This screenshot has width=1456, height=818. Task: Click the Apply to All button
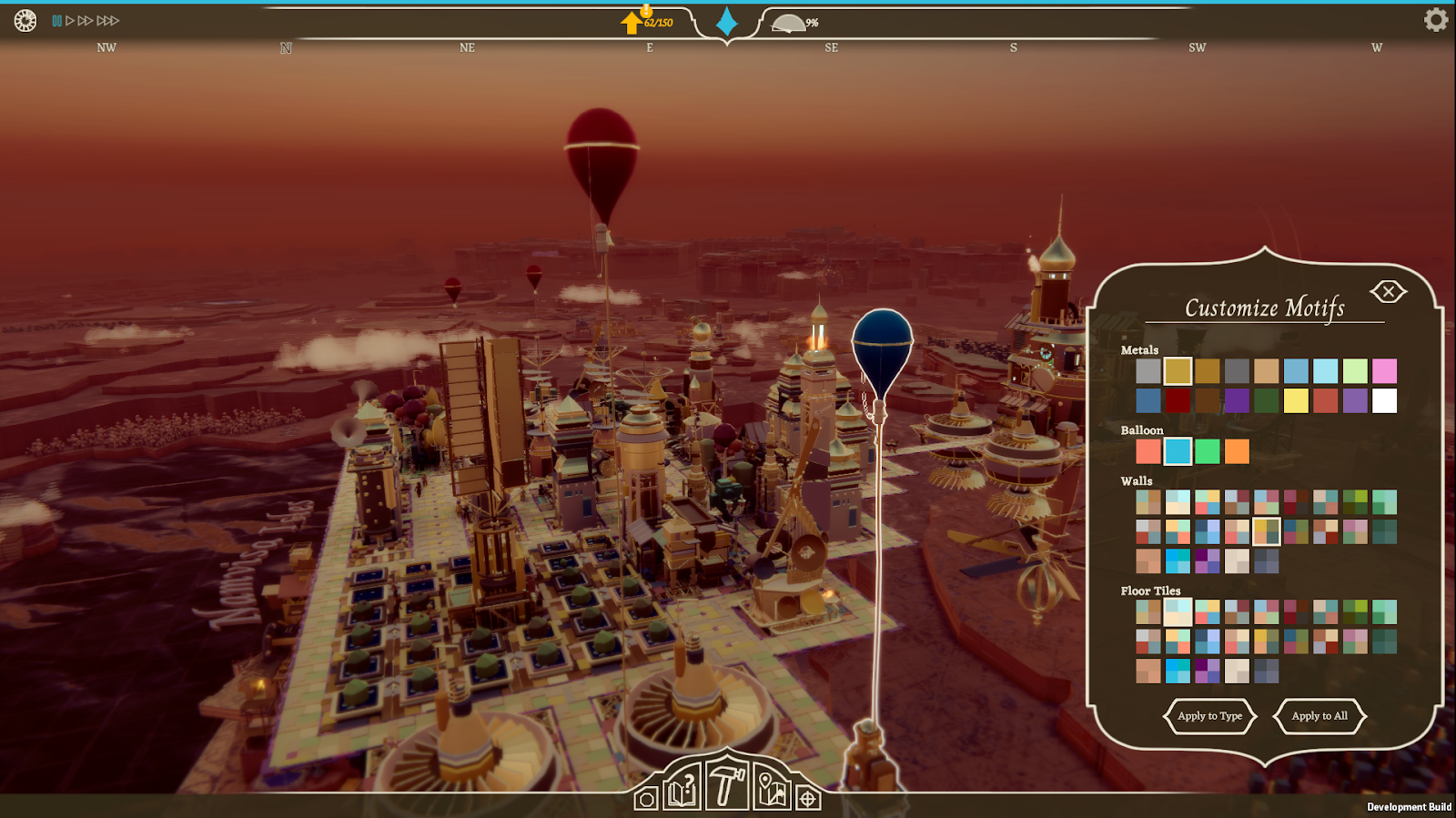(x=1319, y=716)
